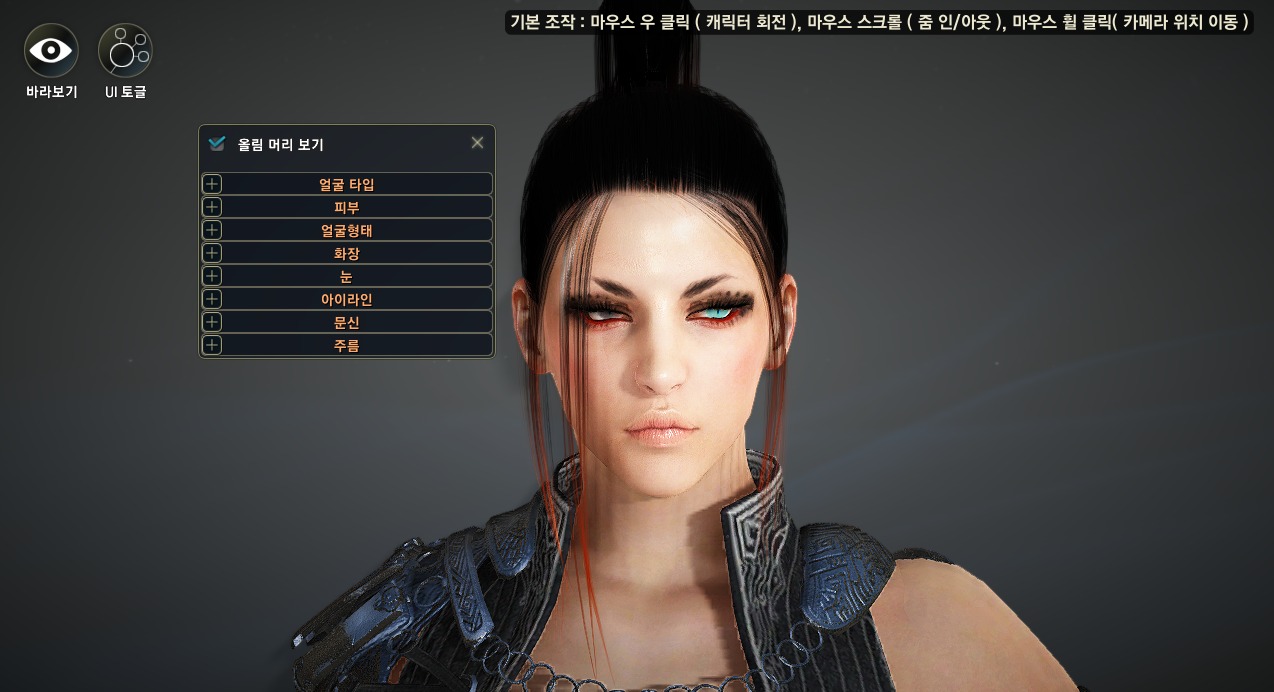Expand the 문신 tattoo category

pos(346,322)
